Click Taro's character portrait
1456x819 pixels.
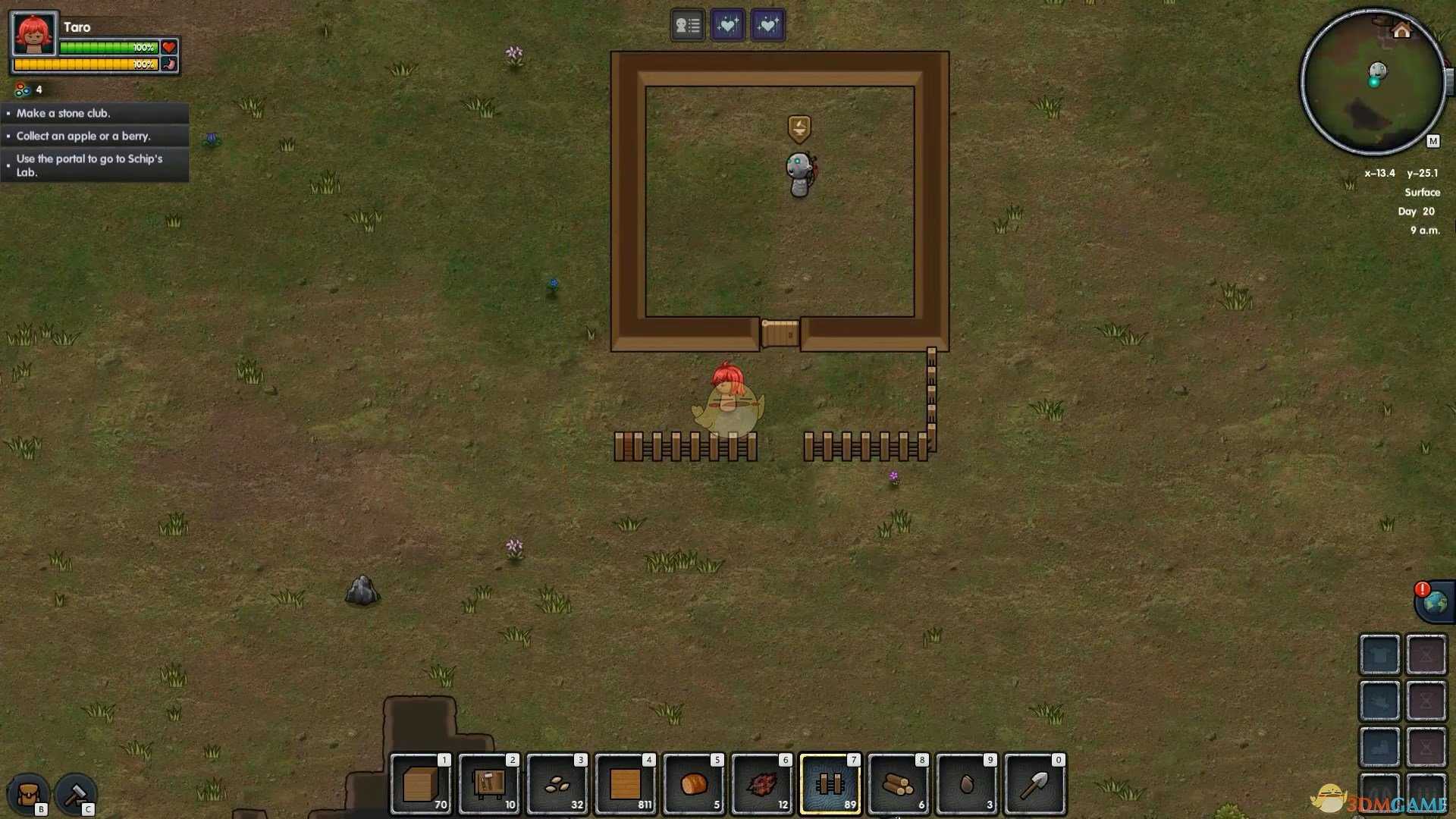tap(35, 33)
